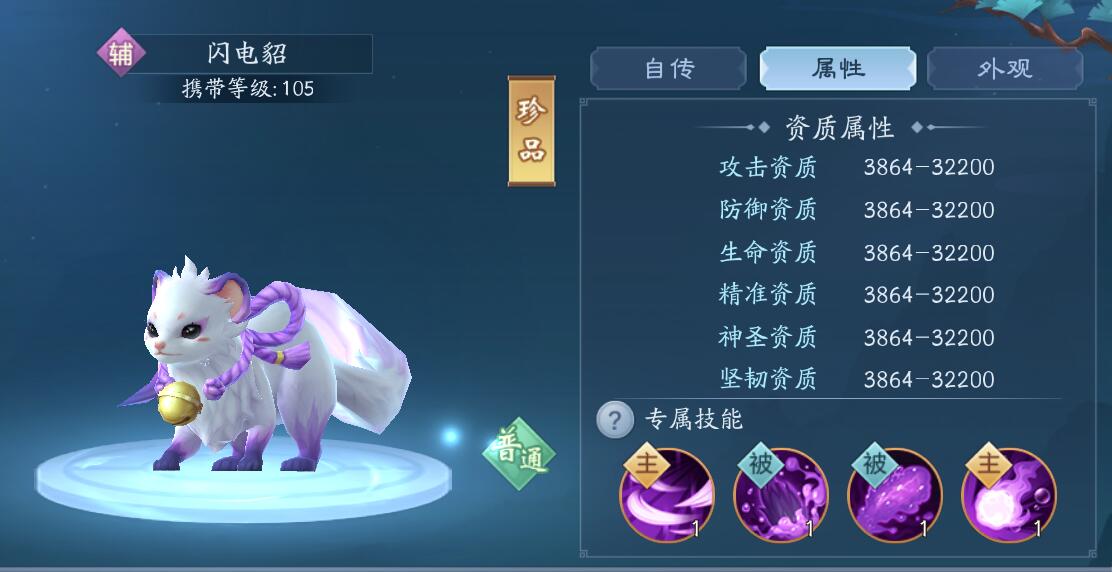Switch to the 自传 tab

coord(668,69)
